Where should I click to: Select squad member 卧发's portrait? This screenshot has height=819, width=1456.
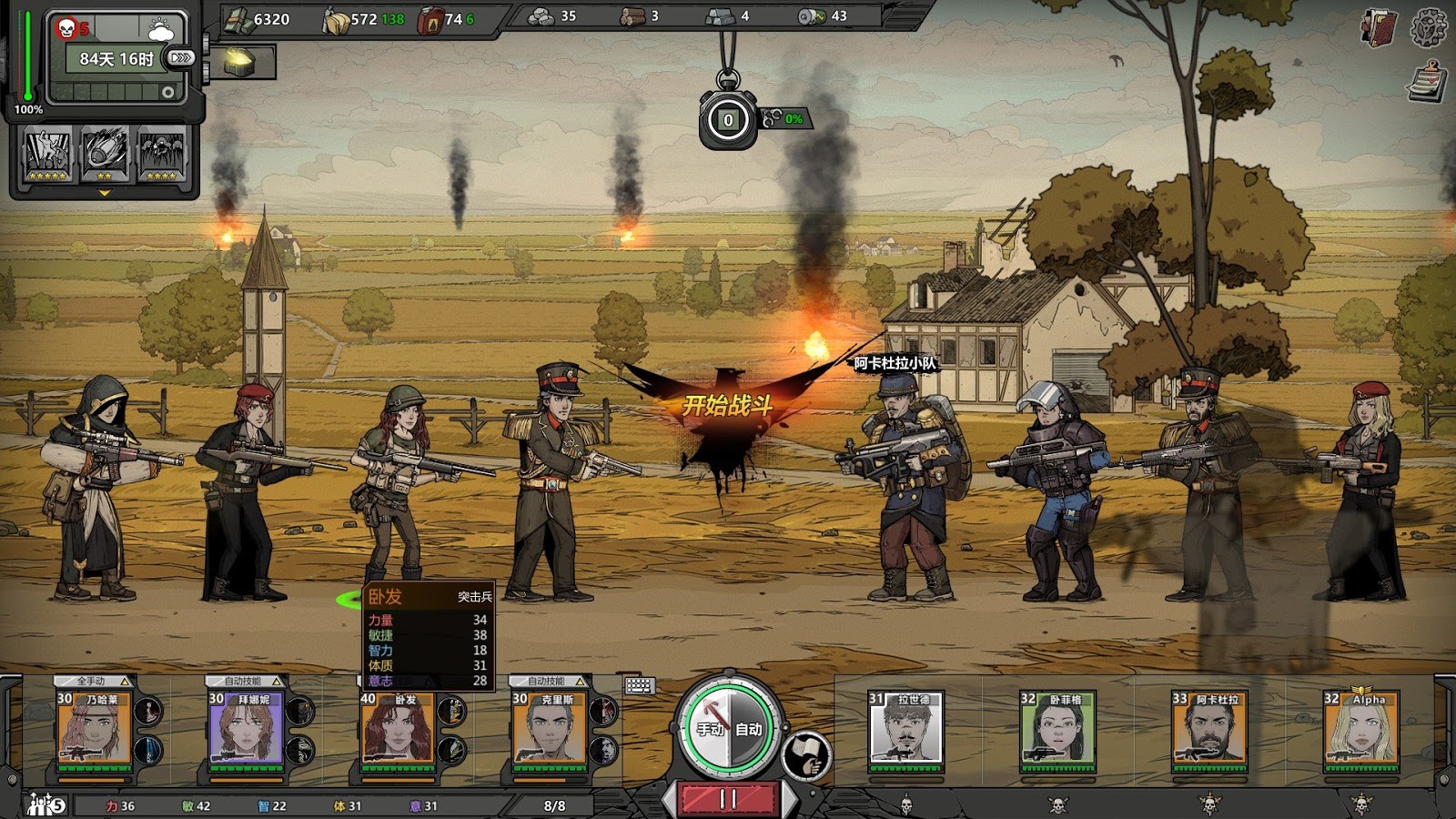tap(398, 728)
